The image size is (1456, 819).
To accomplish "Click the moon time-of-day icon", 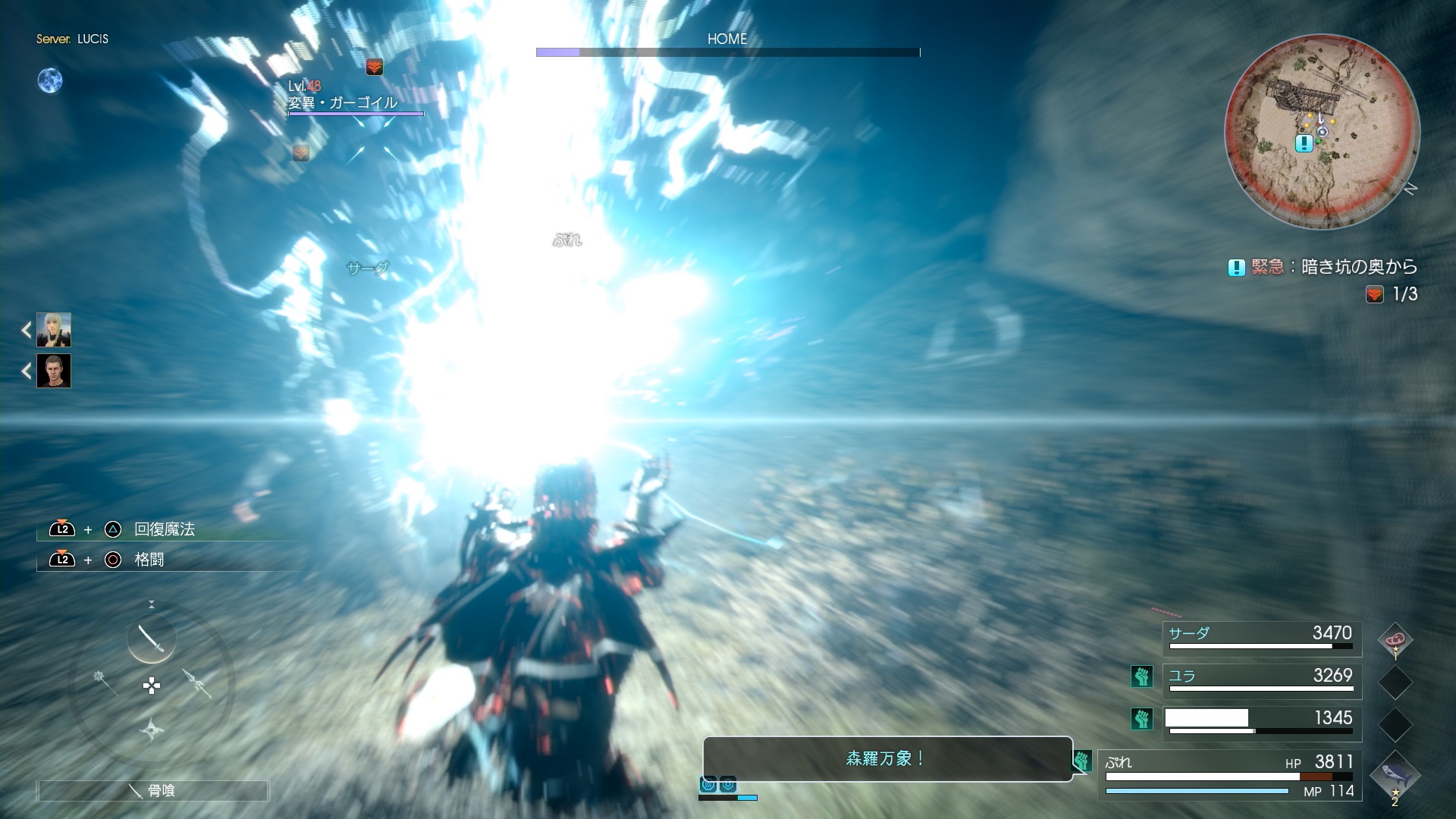I will tap(50, 80).
